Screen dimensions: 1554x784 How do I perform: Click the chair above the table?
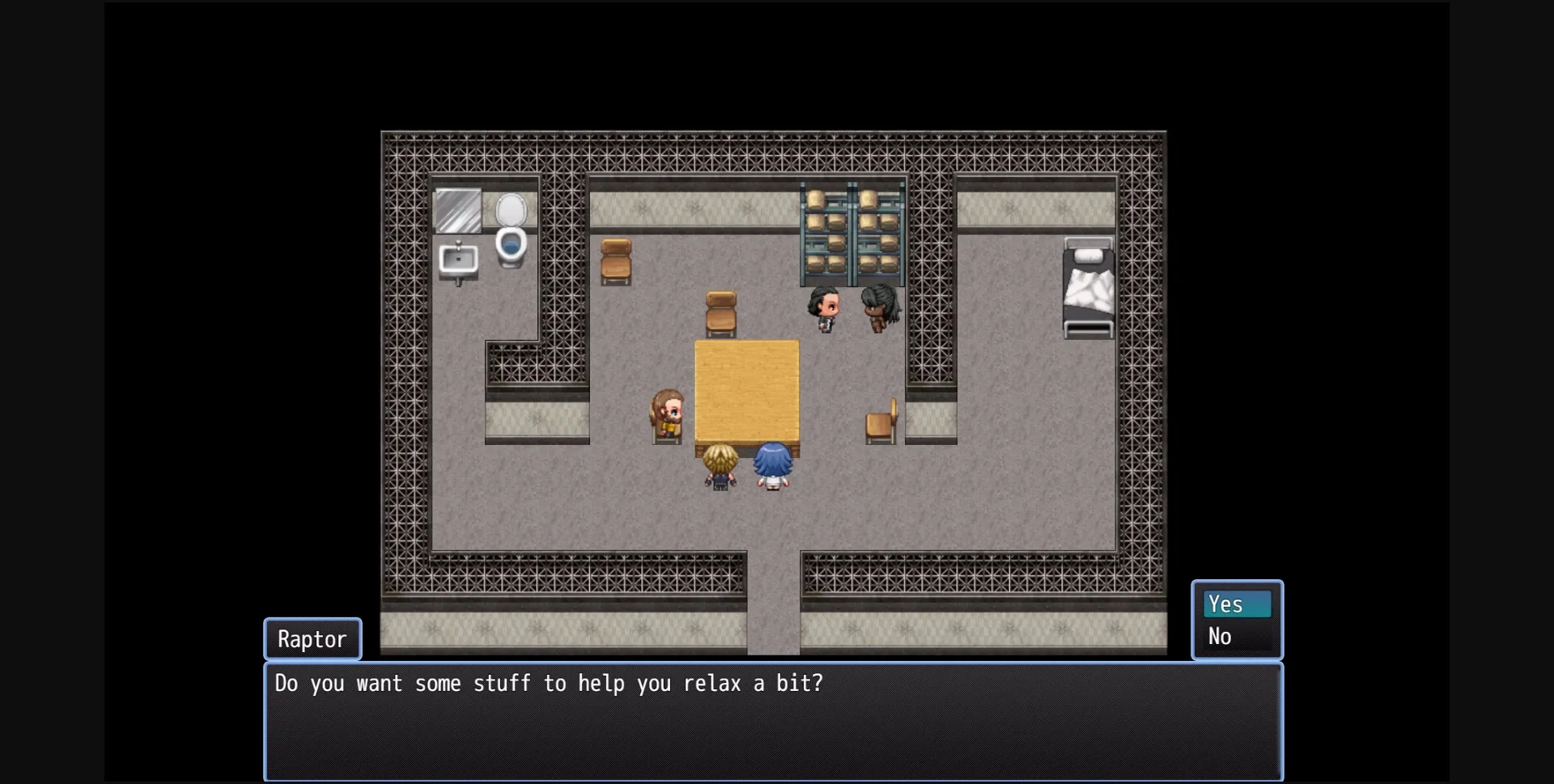click(x=720, y=311)
